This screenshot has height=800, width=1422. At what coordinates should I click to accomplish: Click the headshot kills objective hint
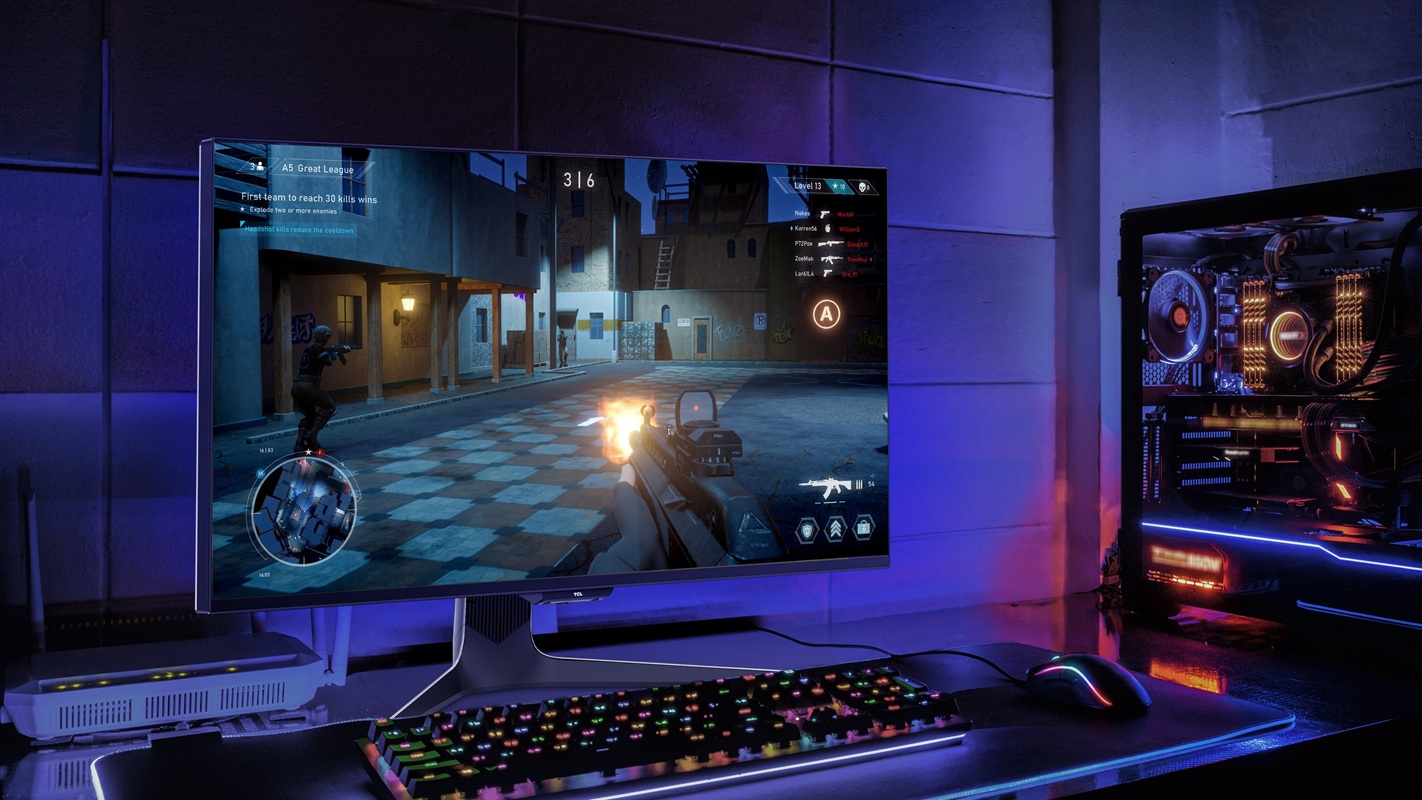point(300,230)
